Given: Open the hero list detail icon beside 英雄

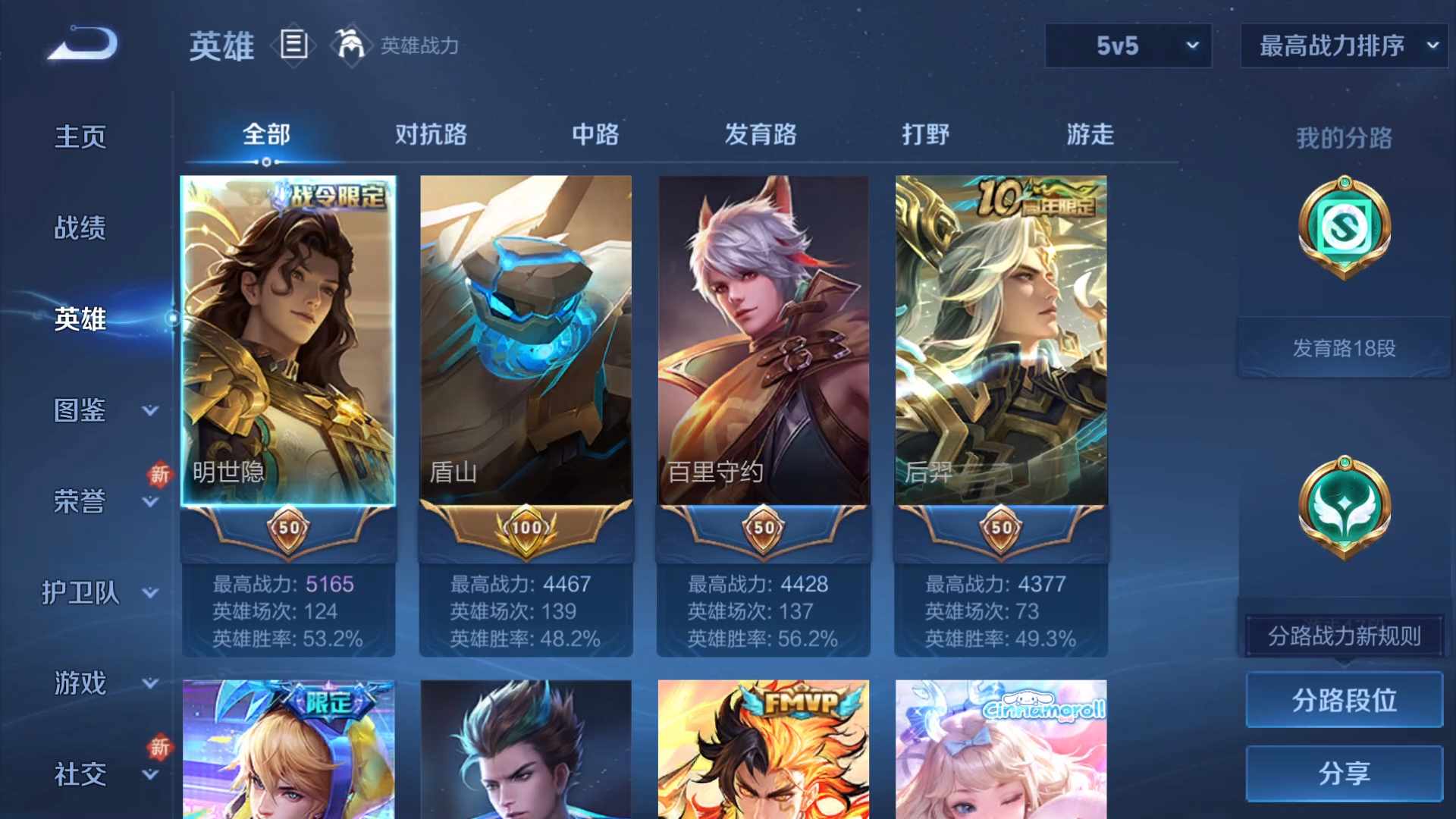Looking at the screenshot, I should point(294,43).
